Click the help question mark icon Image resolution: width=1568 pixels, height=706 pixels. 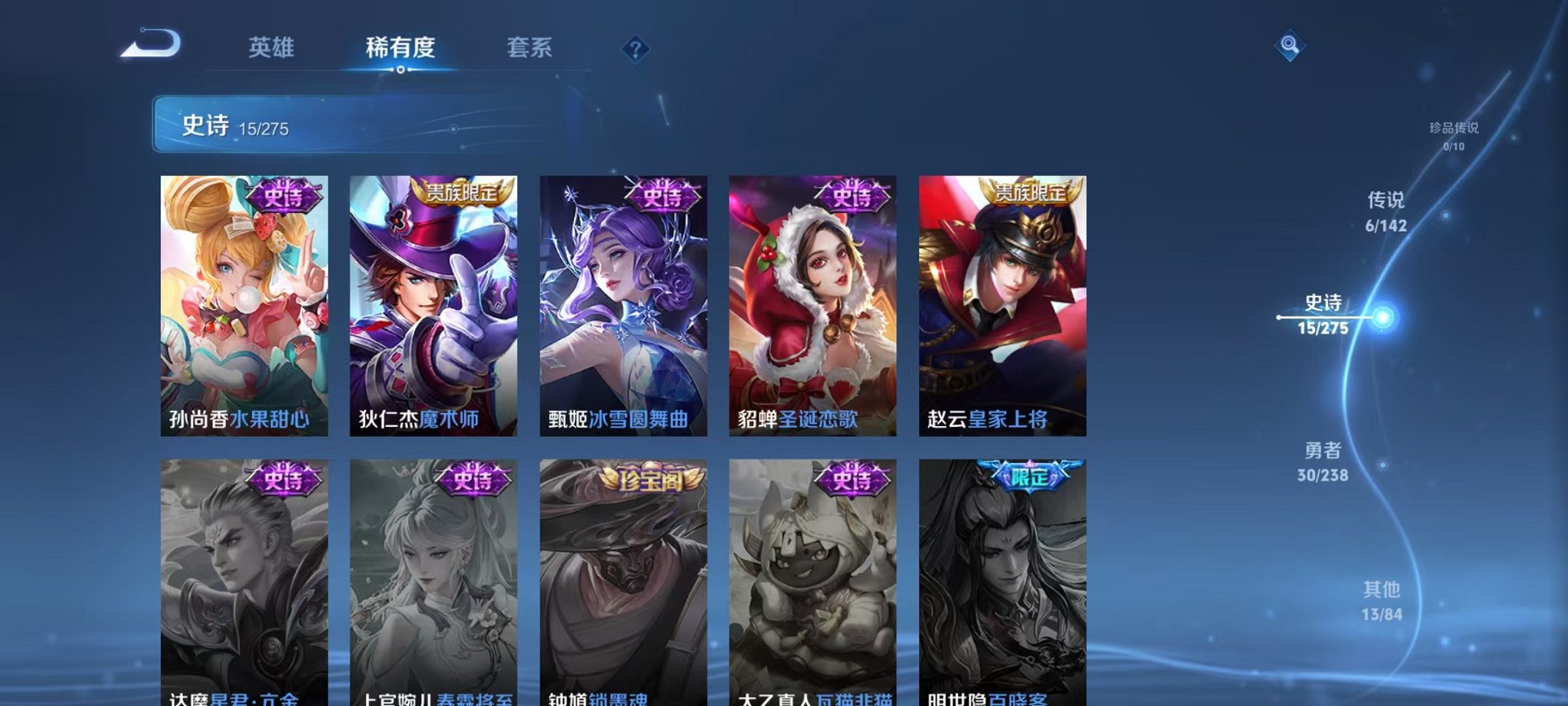pyautogui.click(x=635, y=50)
